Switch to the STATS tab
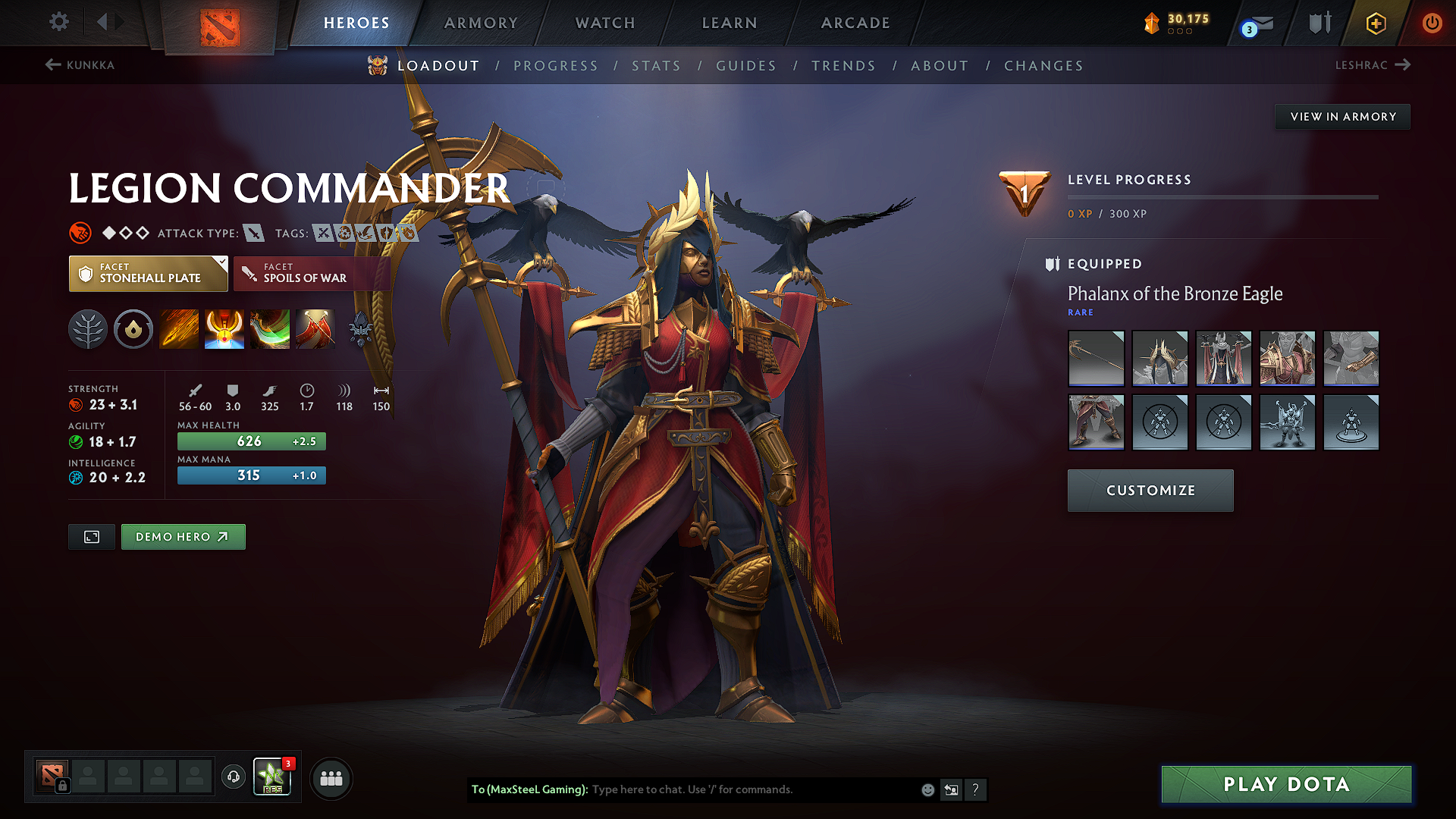Screen dimensions: 1456x819 point(656,65)
